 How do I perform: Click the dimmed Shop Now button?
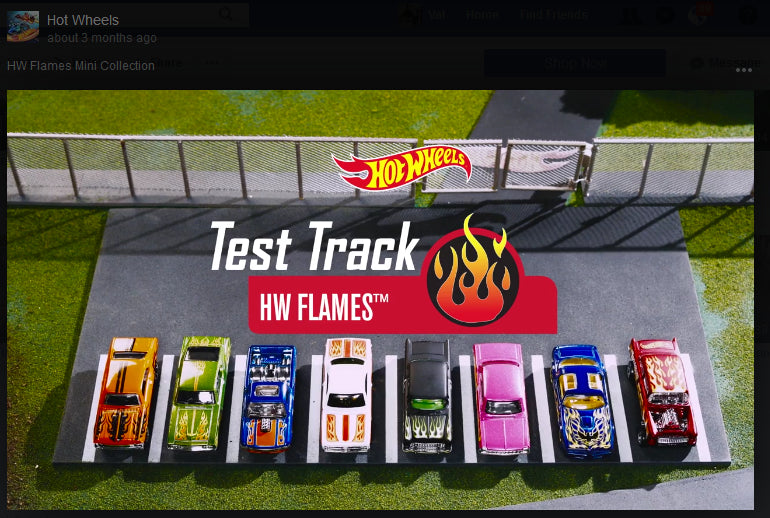tap(575, 63)
